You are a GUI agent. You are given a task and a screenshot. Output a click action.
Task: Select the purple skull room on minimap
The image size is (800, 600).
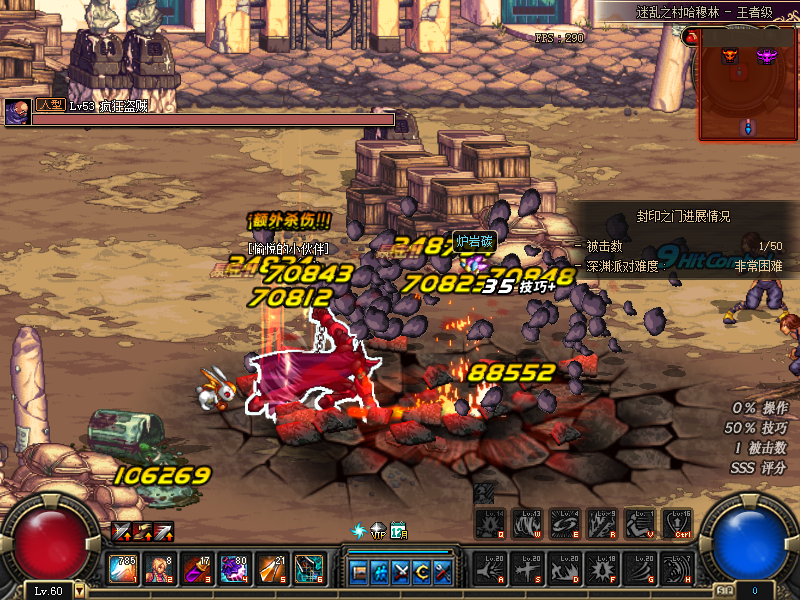click(x=767, y=56)
